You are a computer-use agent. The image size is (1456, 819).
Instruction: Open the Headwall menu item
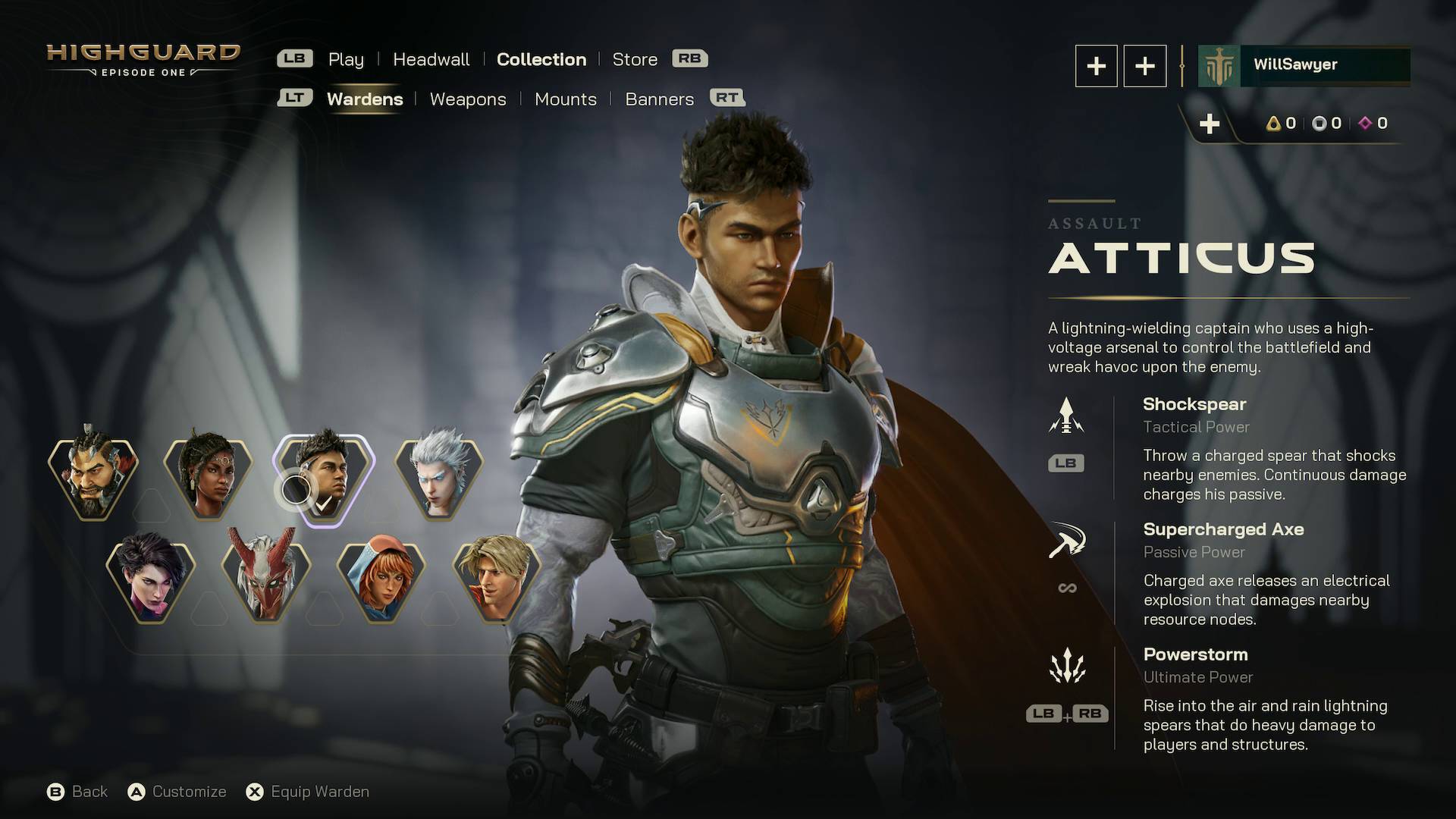(x=431, y=58)
